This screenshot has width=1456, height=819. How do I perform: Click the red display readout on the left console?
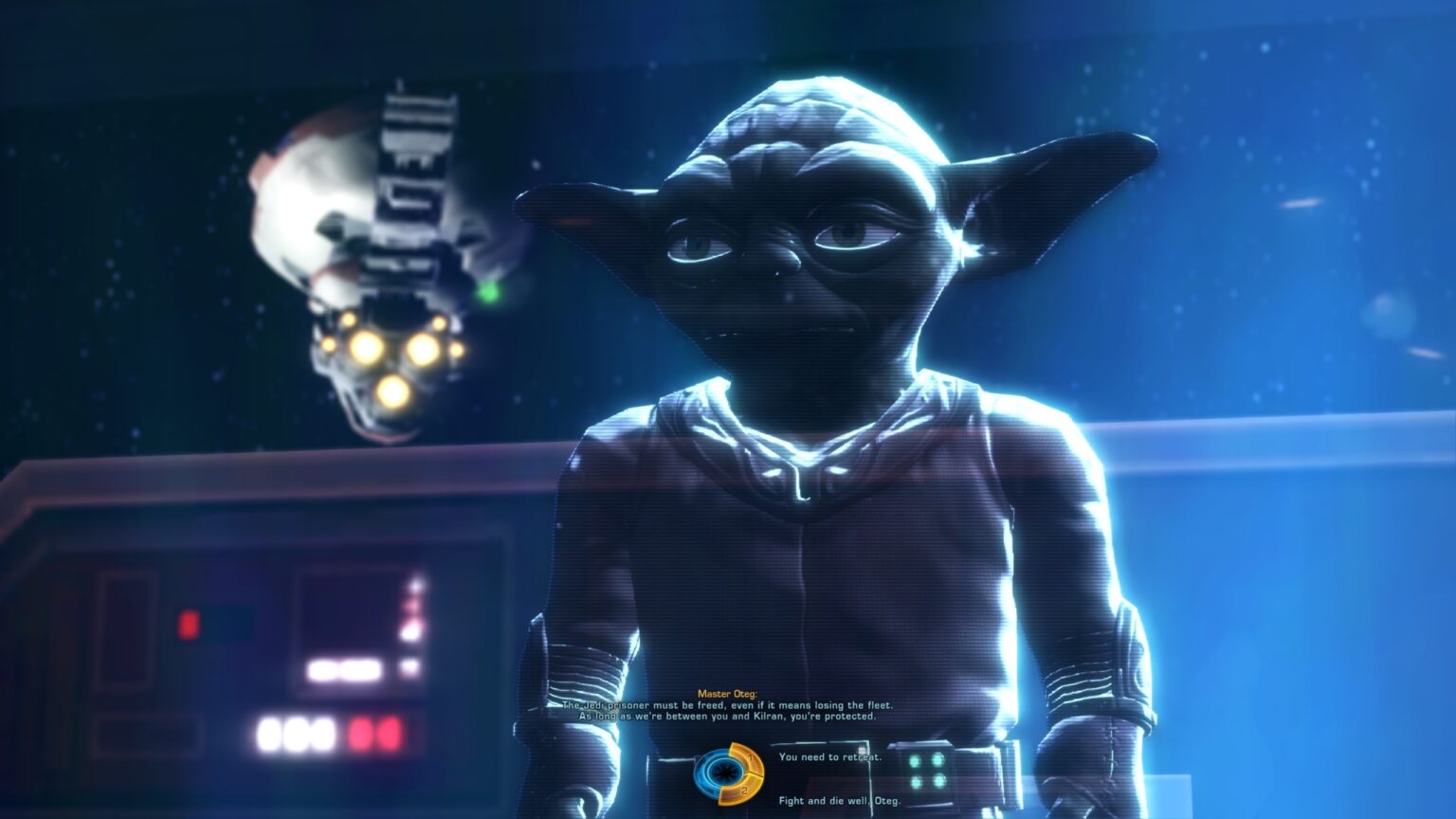coord(377,734)
